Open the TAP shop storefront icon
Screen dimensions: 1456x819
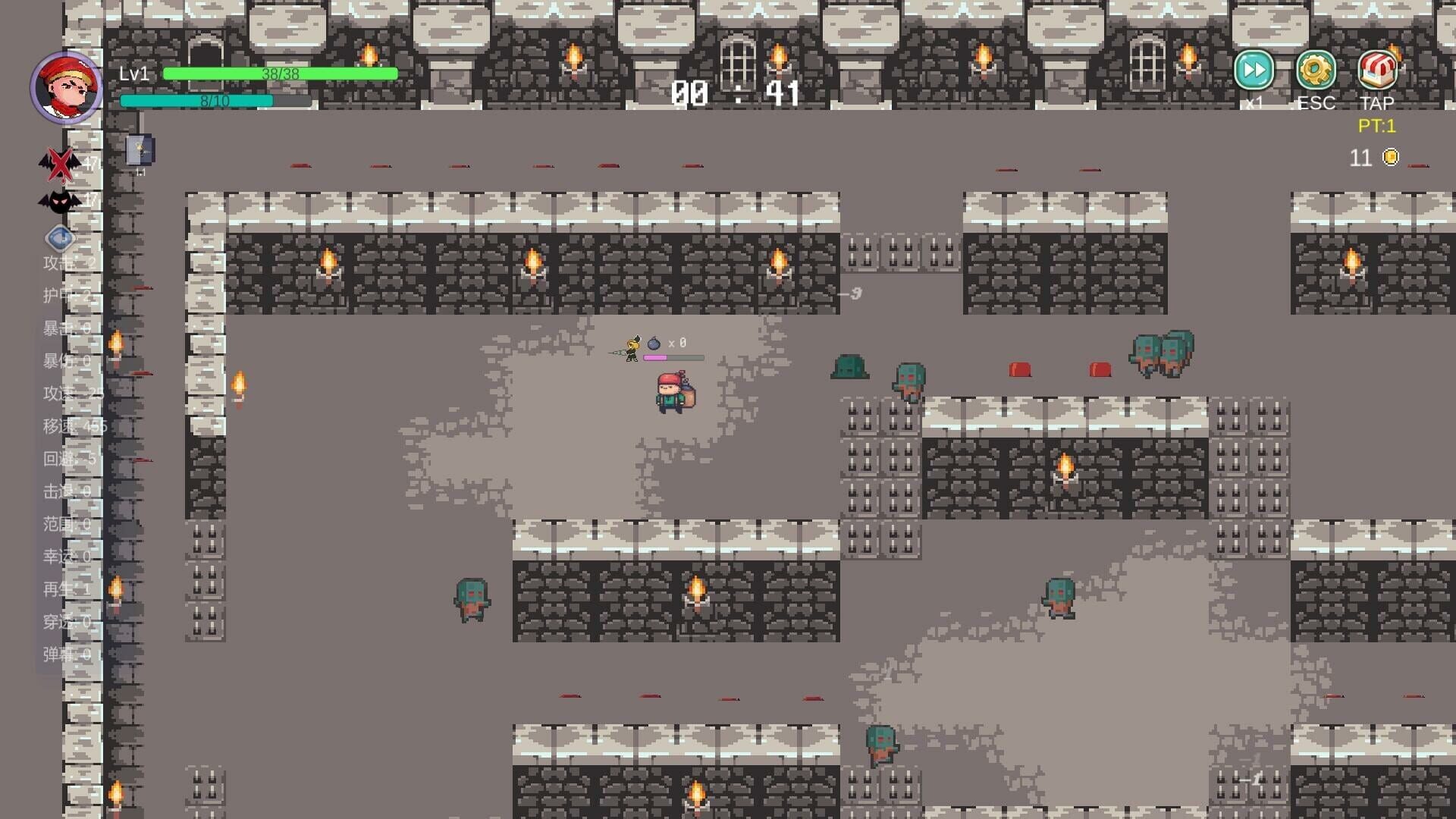tap(1379, 70)
